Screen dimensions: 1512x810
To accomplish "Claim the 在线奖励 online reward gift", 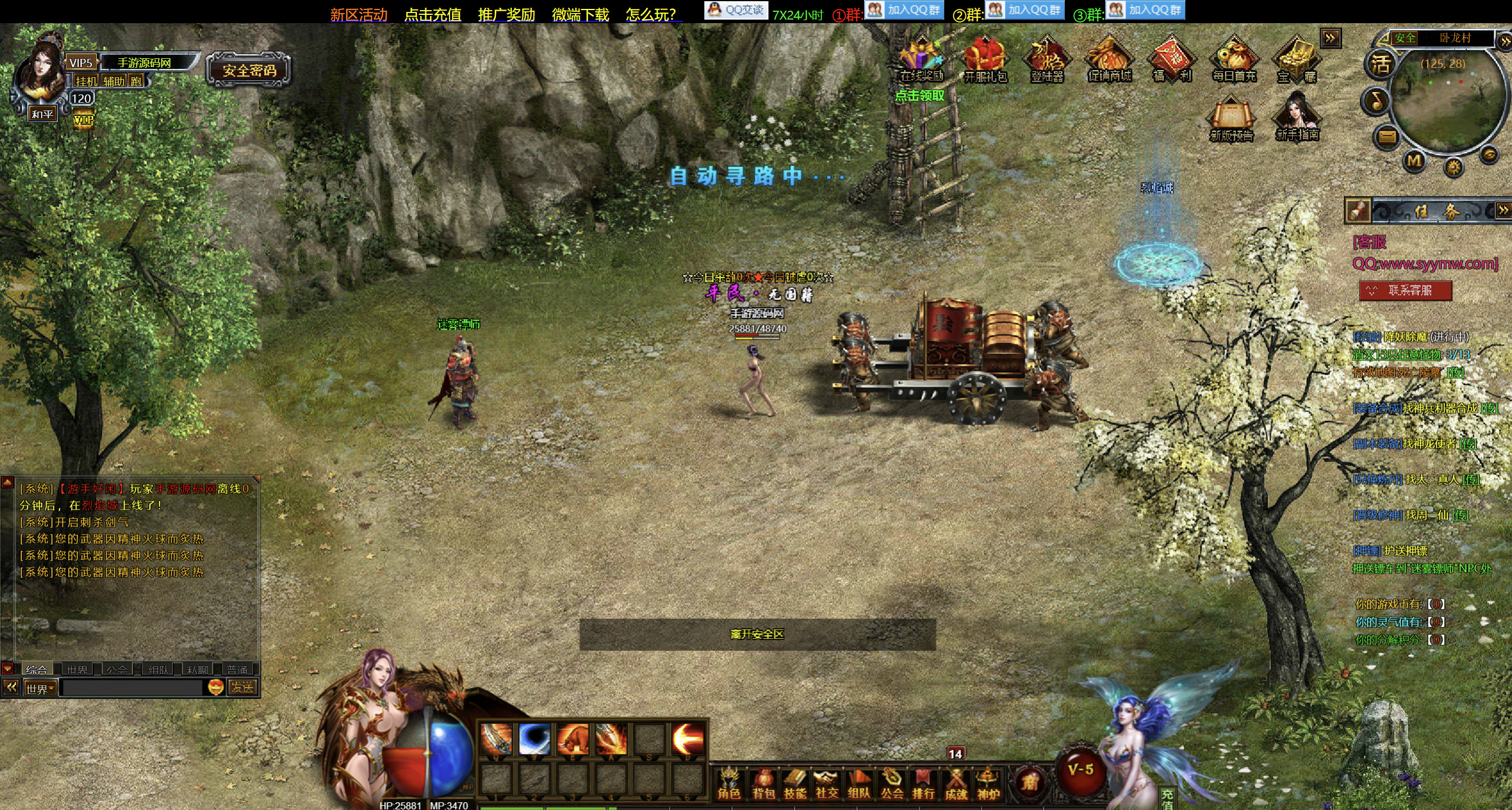I will (x=921, y=61).
